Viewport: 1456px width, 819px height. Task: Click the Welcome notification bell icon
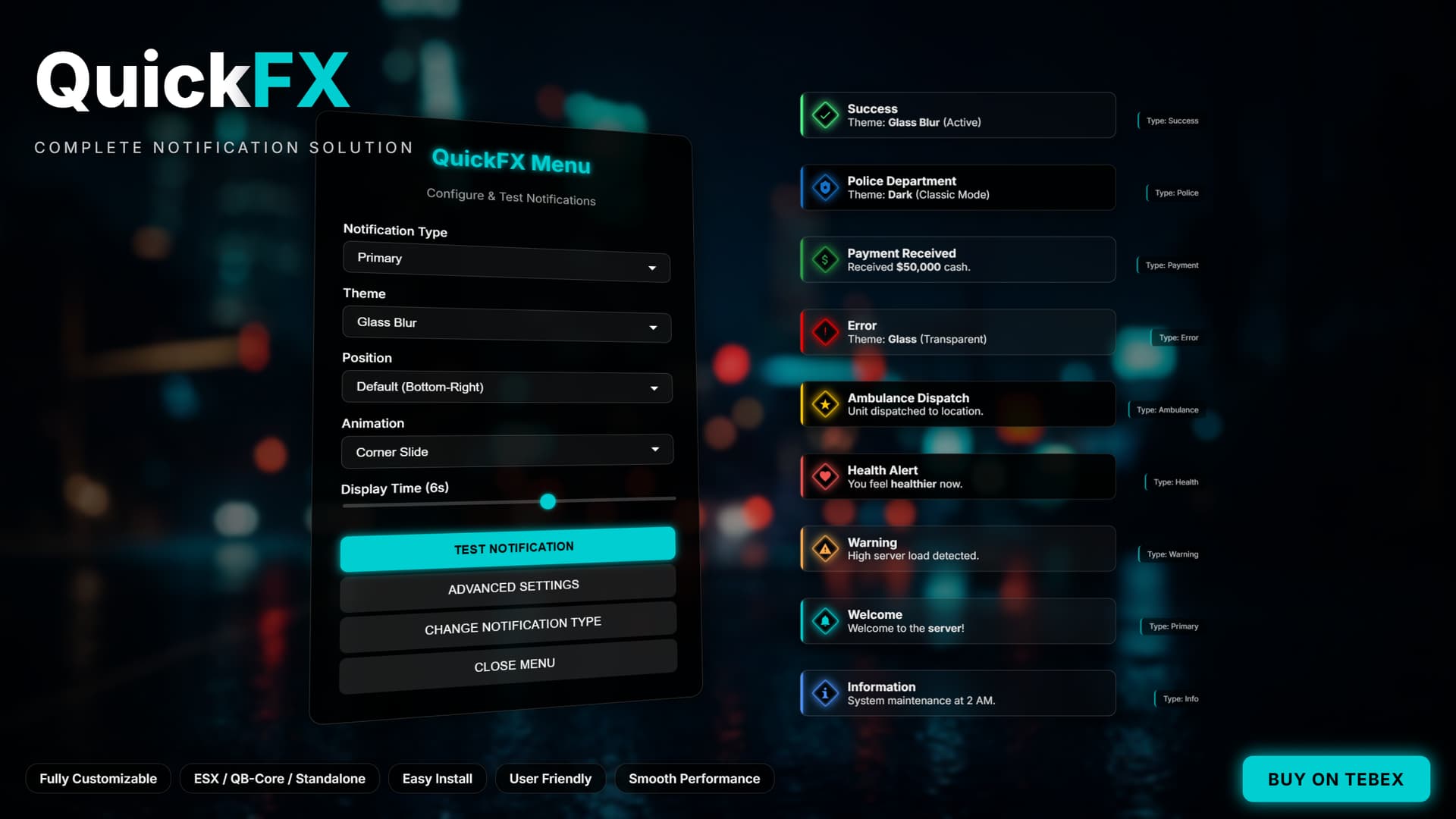tap(824, 620)
